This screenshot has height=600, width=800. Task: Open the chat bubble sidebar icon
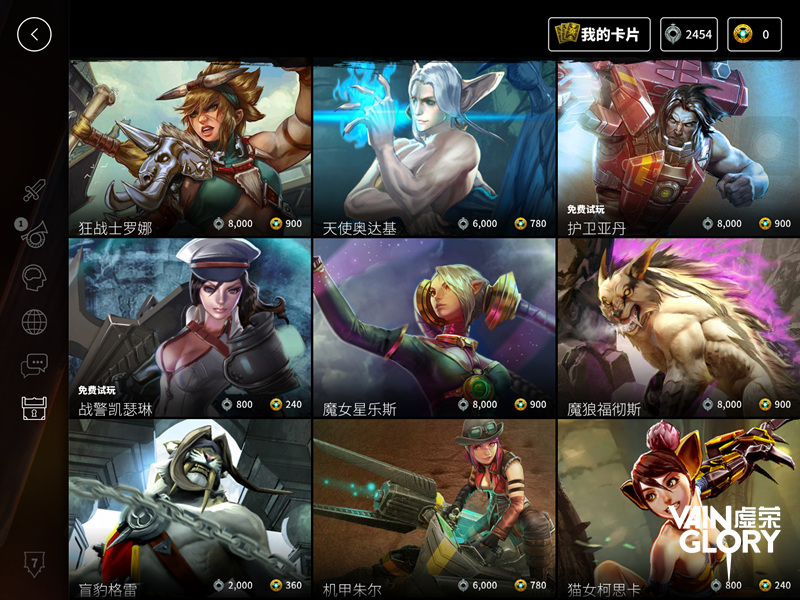pyautogui.click(x=35, y=365)
